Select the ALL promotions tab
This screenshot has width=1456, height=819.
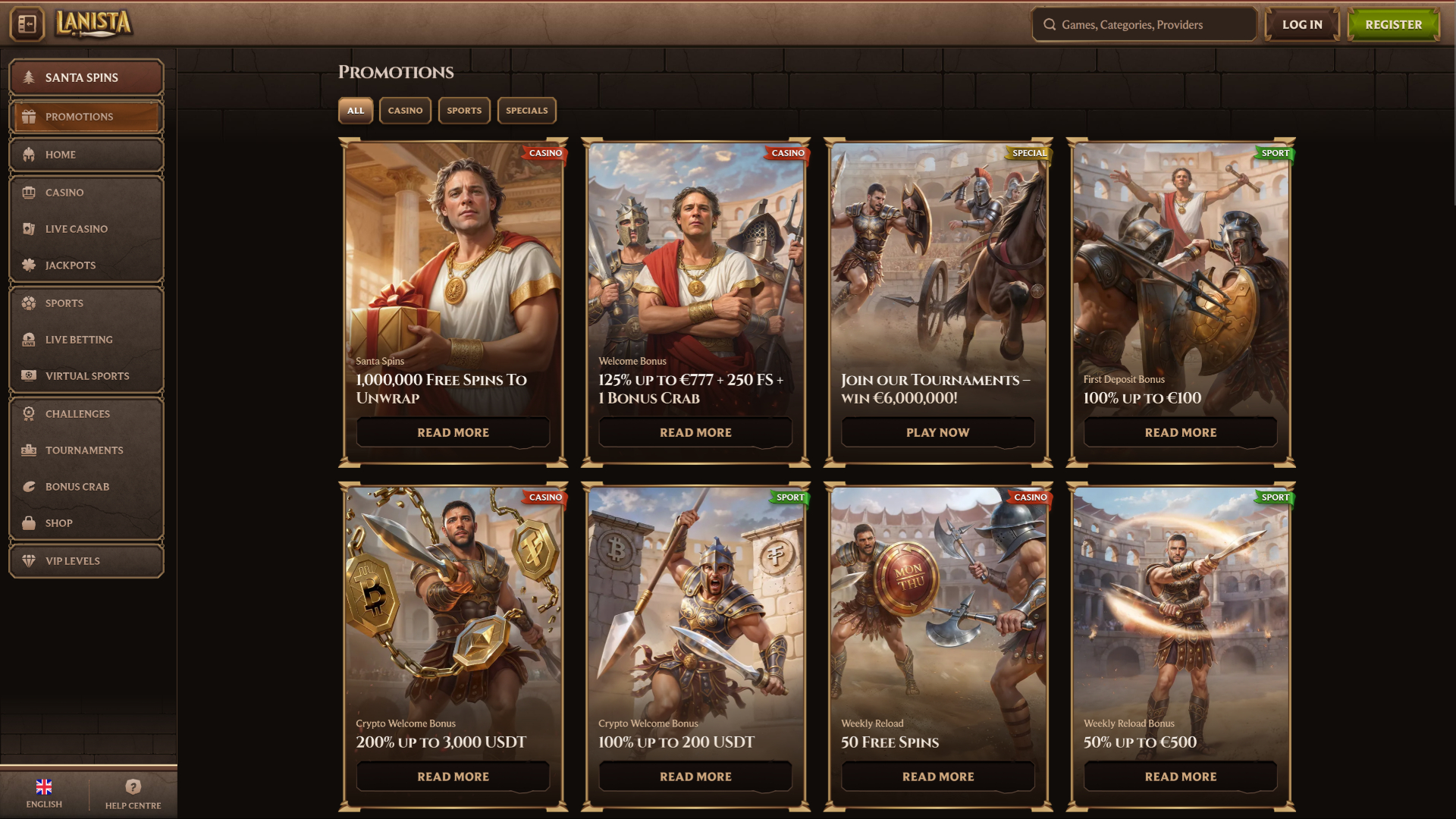point(356,110)
